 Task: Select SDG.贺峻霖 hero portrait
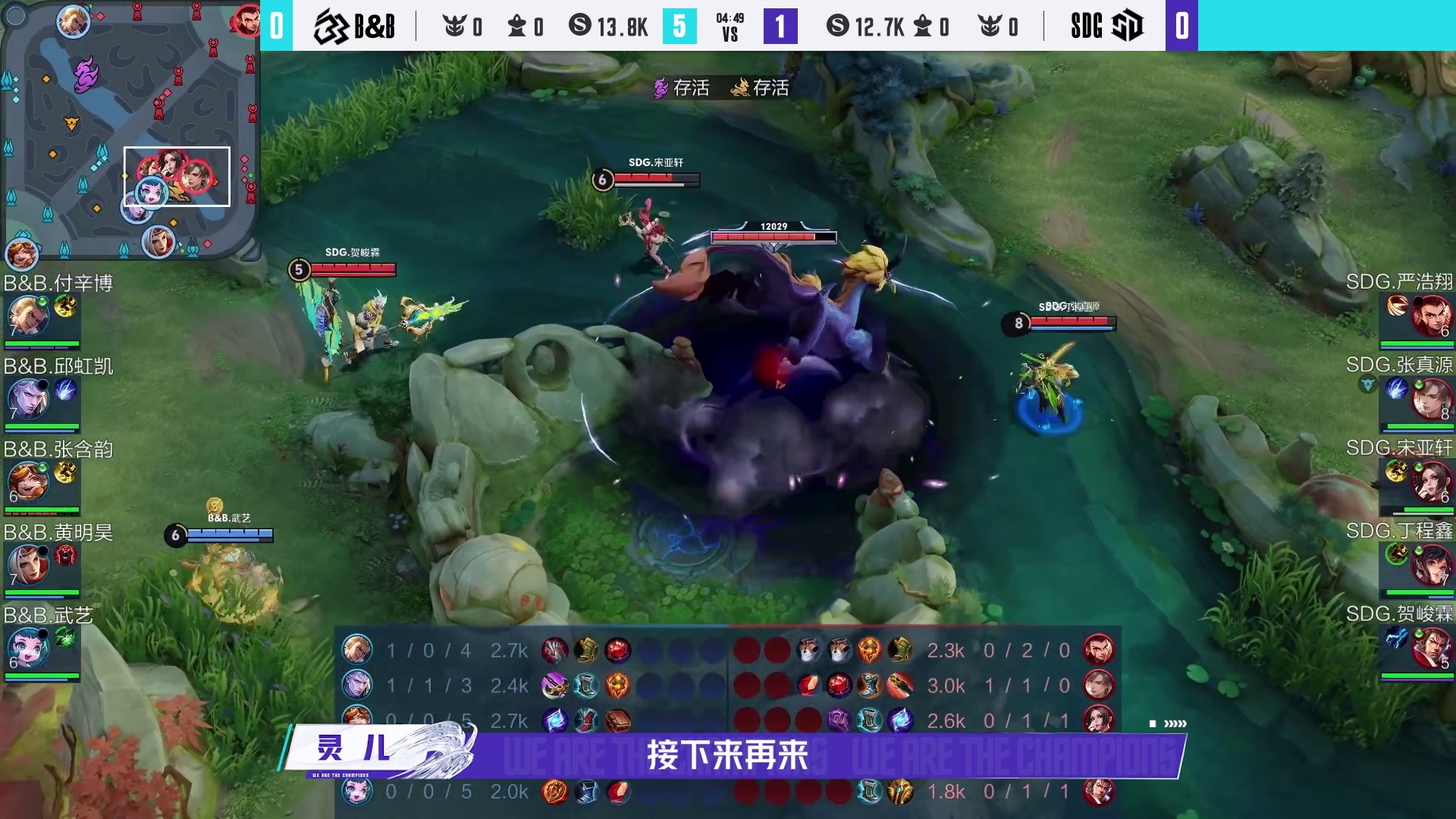[x=1430, y=647]
